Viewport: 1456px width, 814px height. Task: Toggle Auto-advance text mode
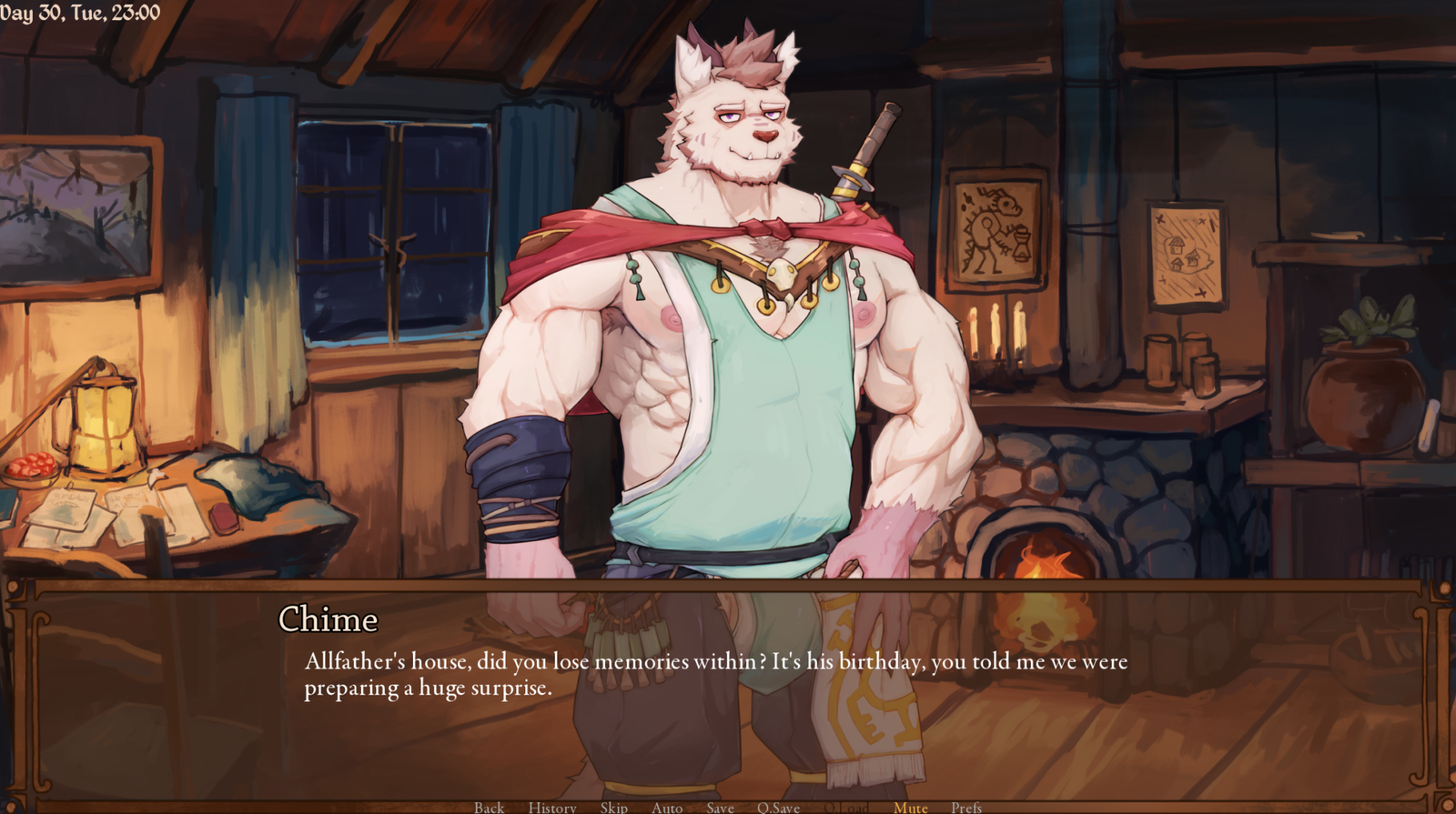click(666, 807)
